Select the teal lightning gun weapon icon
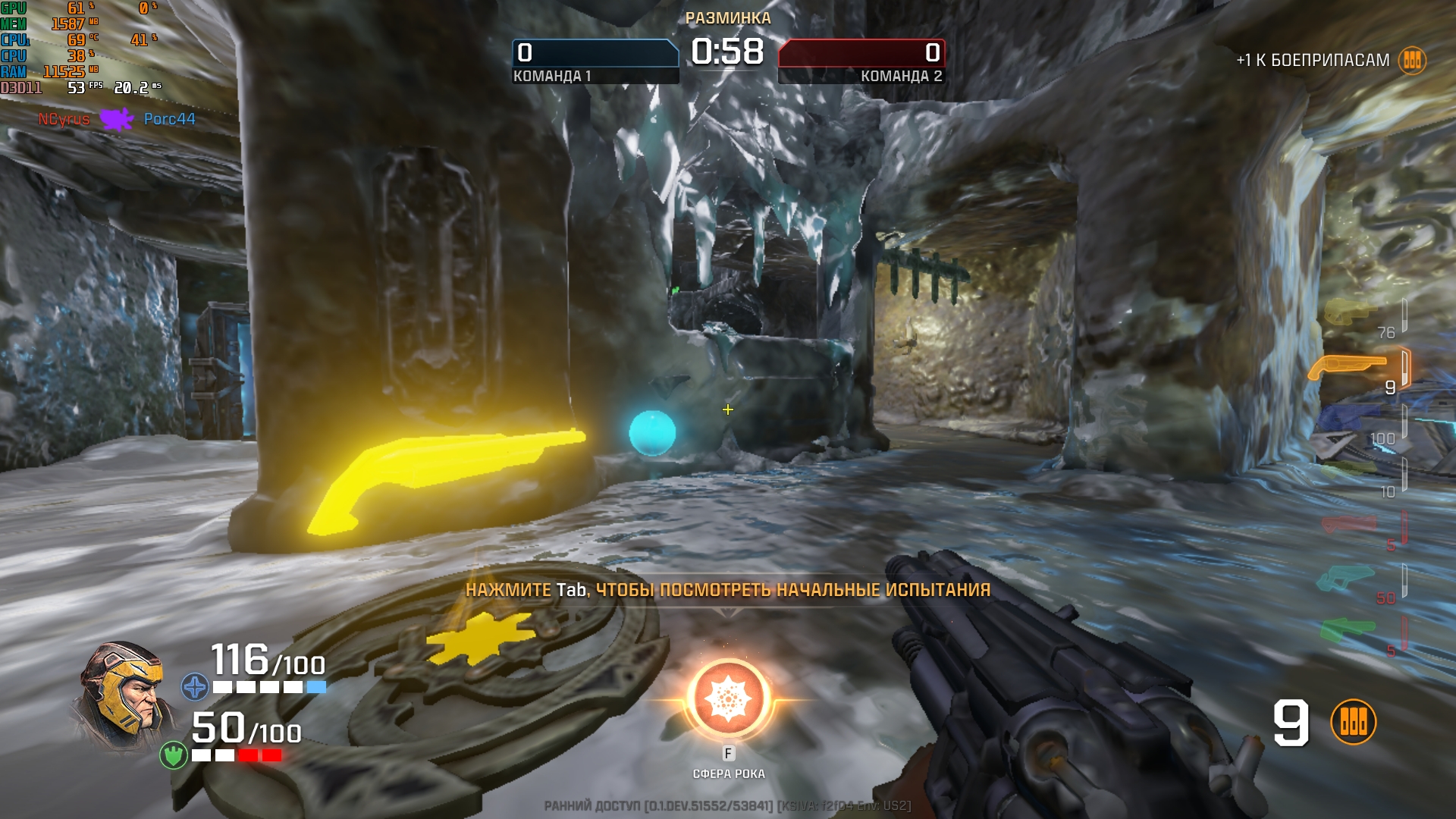The image size is (1456, 819). [1346, 578]
